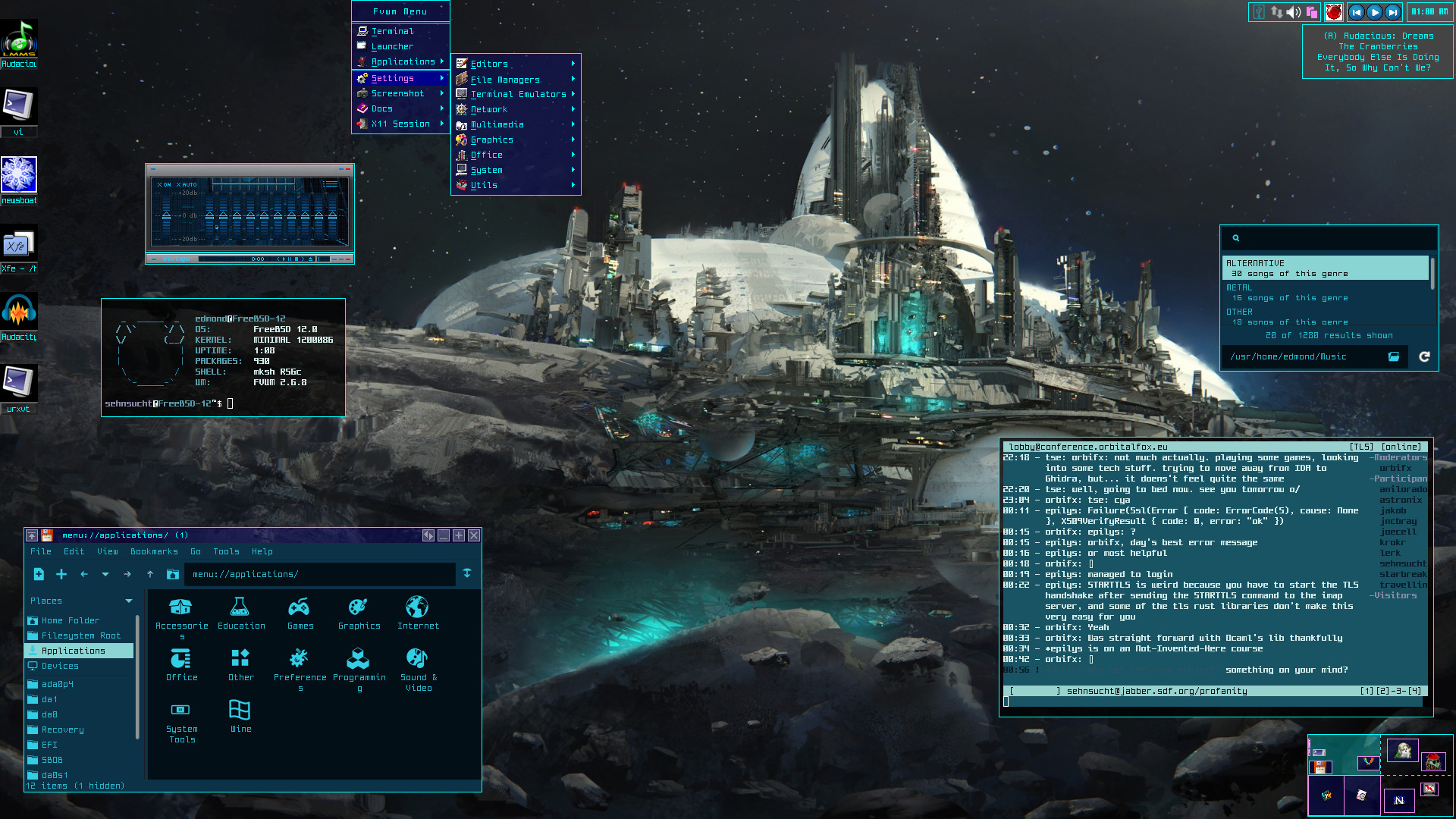Image resolution: width=1456 pixels, height=819 pixels.
Task: Click the Audacity desktop icon
Action: click(19, 312)
